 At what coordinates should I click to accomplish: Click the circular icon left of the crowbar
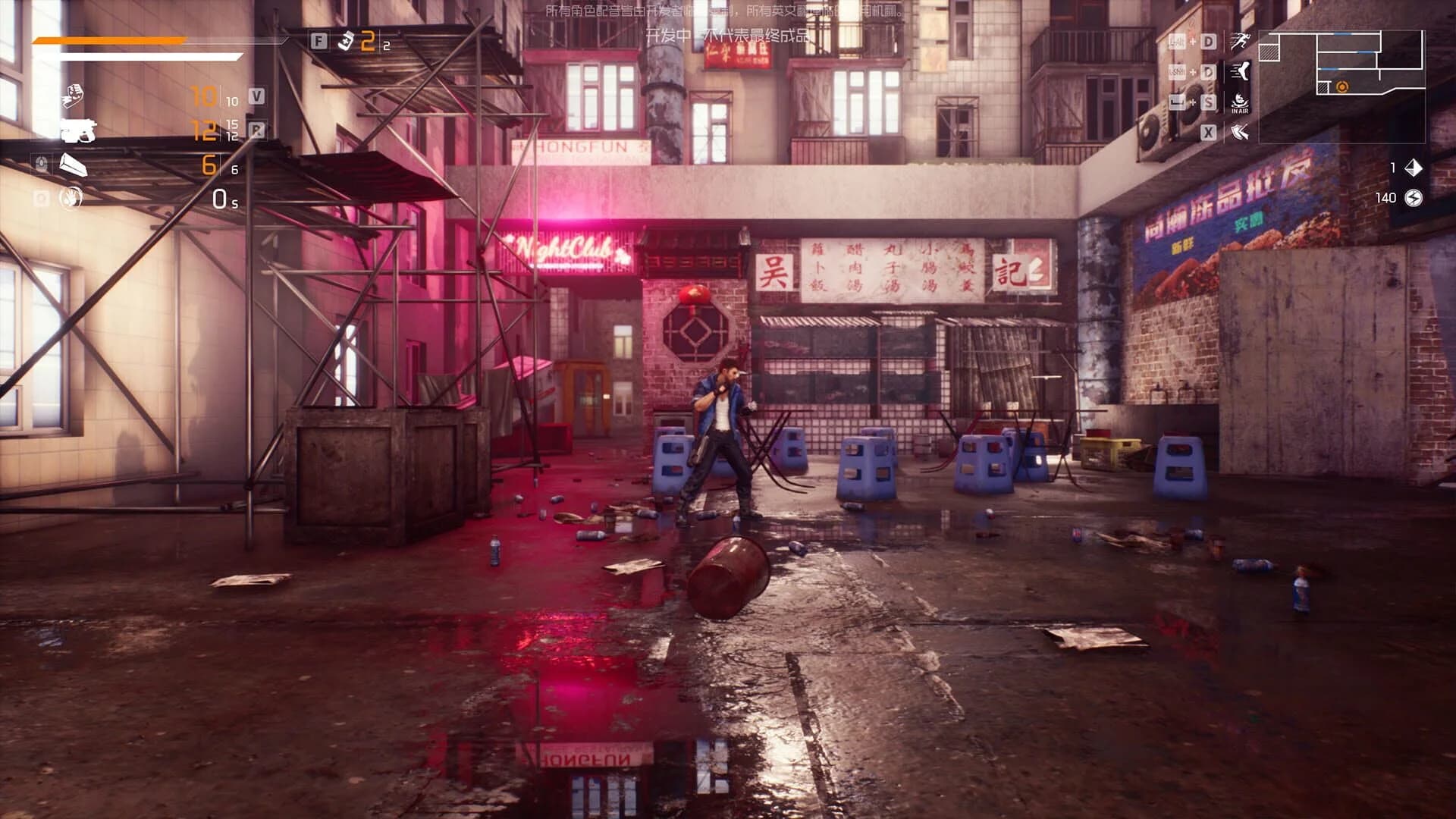(x=41, y=163)
